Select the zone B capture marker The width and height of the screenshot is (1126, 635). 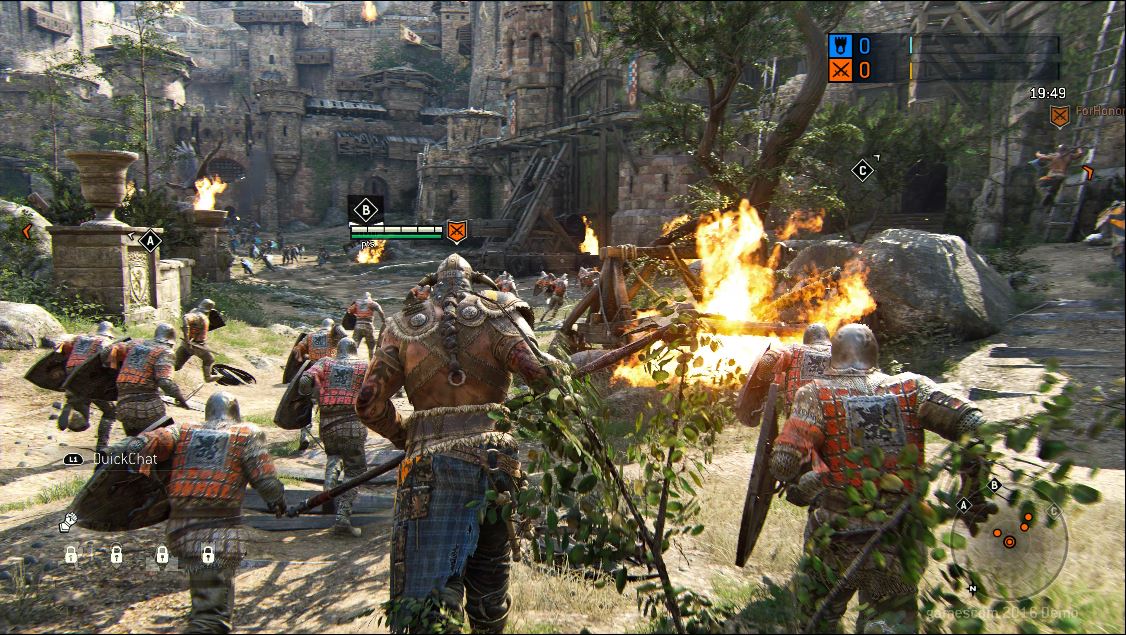366,210
